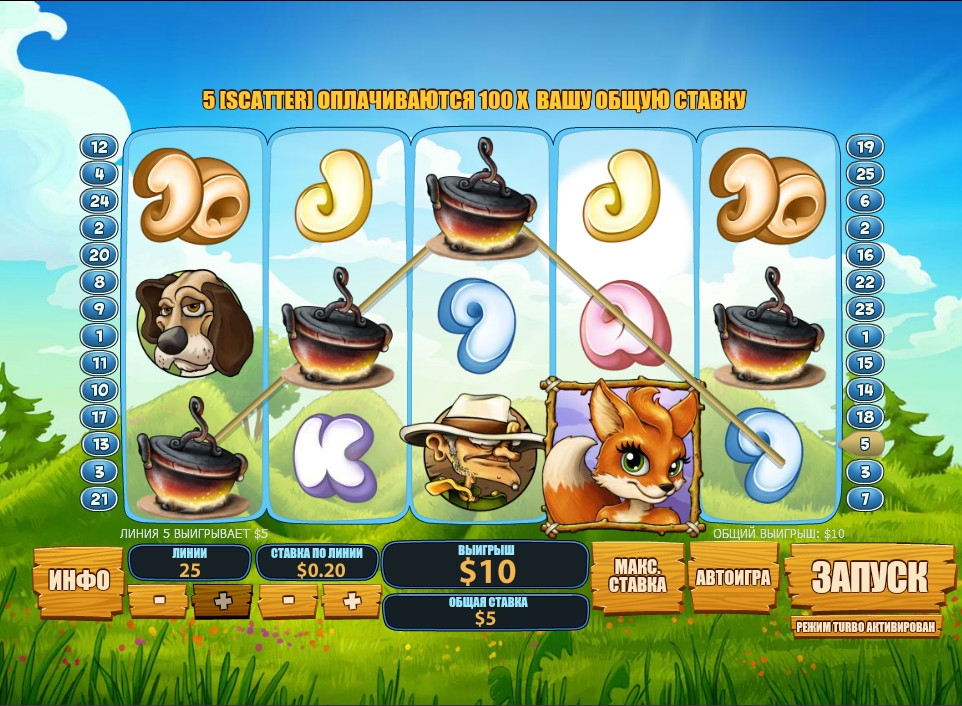962x706 pixels.
Task: Click payline number 17
Action: (99, 417)
